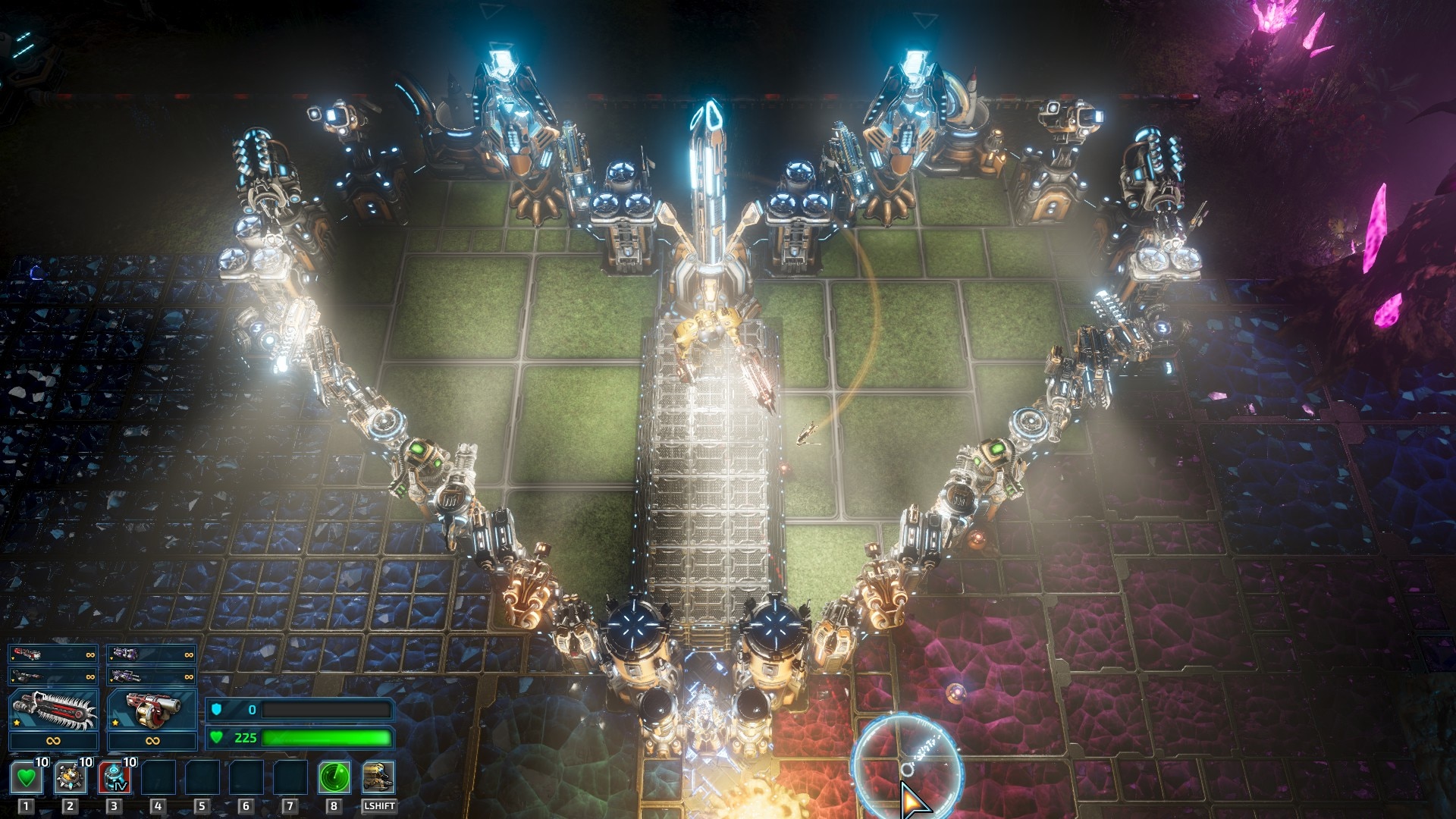Screen dimensions: 1456x819
Task: Select the red grenade launcher weapon
Action: tap(152, 711)
